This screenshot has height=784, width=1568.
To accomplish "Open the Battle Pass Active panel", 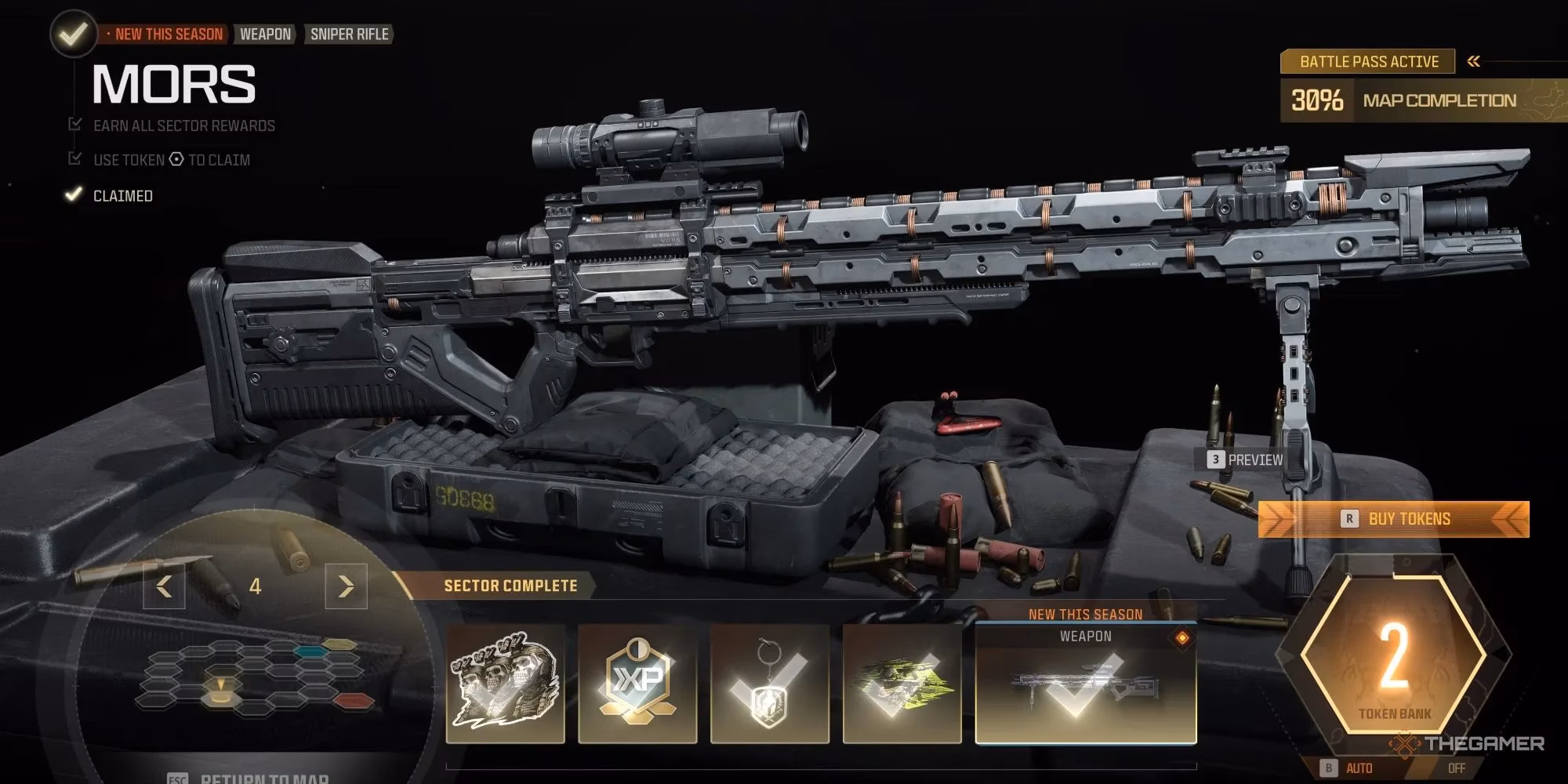I will coord(1368,60).
